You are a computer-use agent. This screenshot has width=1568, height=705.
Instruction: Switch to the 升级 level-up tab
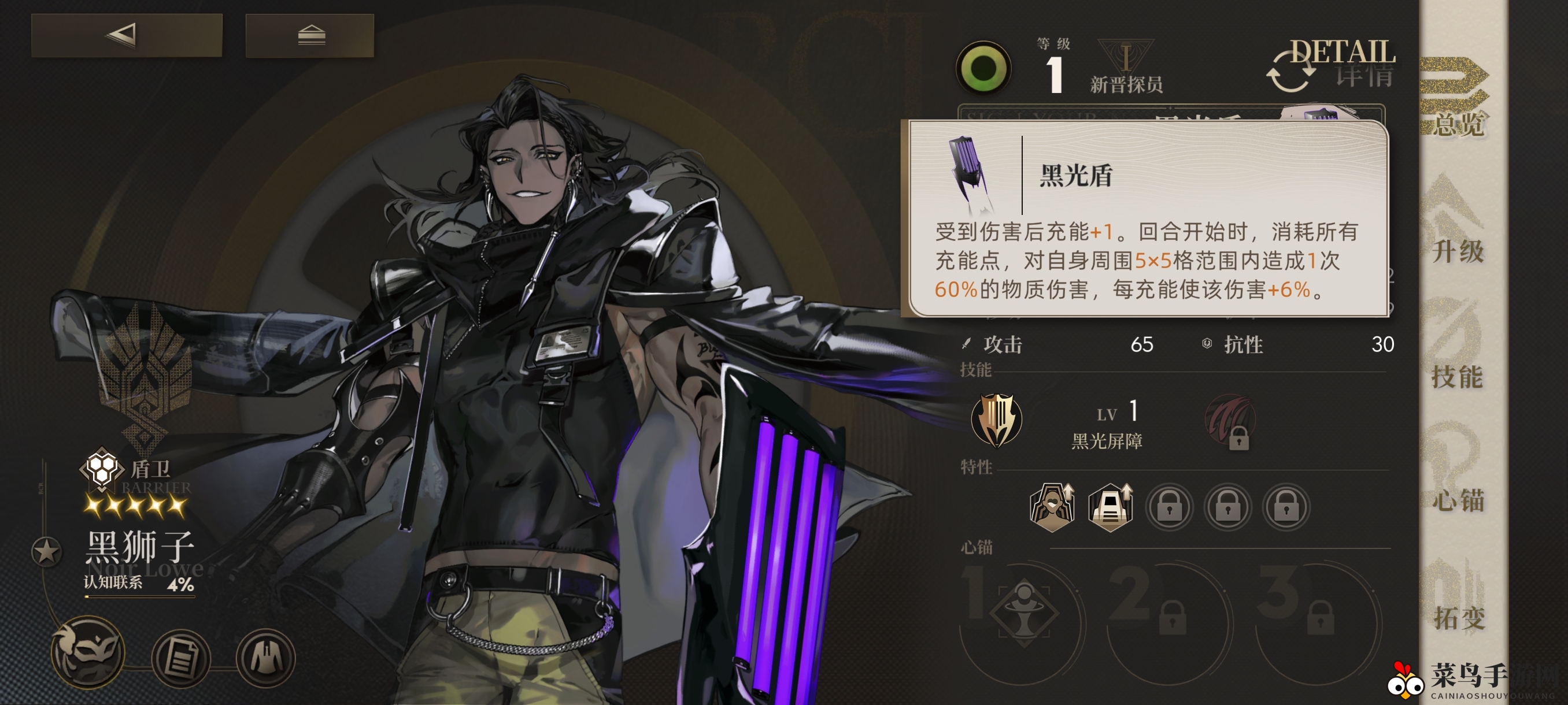click(1458, 225)
